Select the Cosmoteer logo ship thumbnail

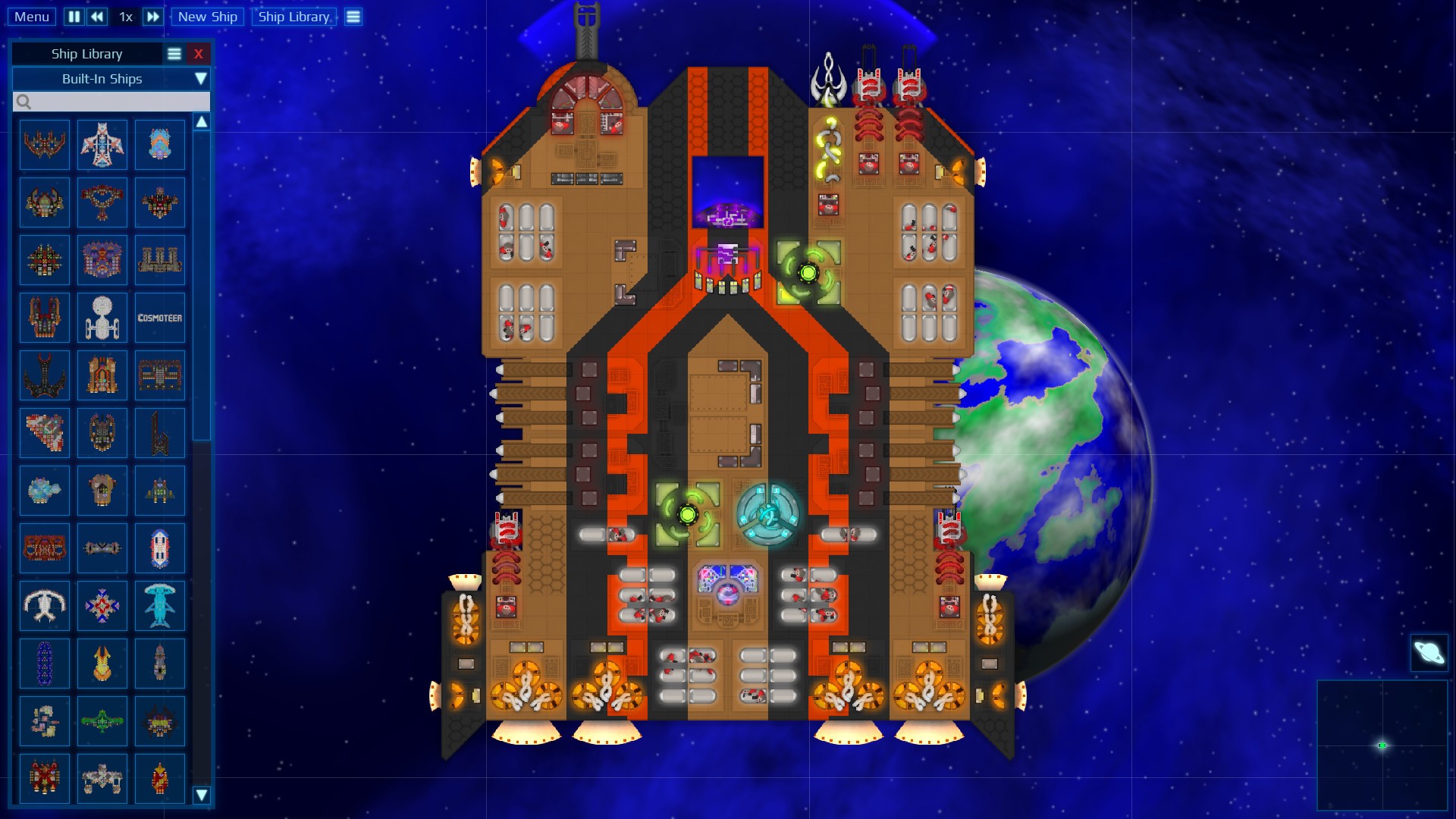pos(160,317)
